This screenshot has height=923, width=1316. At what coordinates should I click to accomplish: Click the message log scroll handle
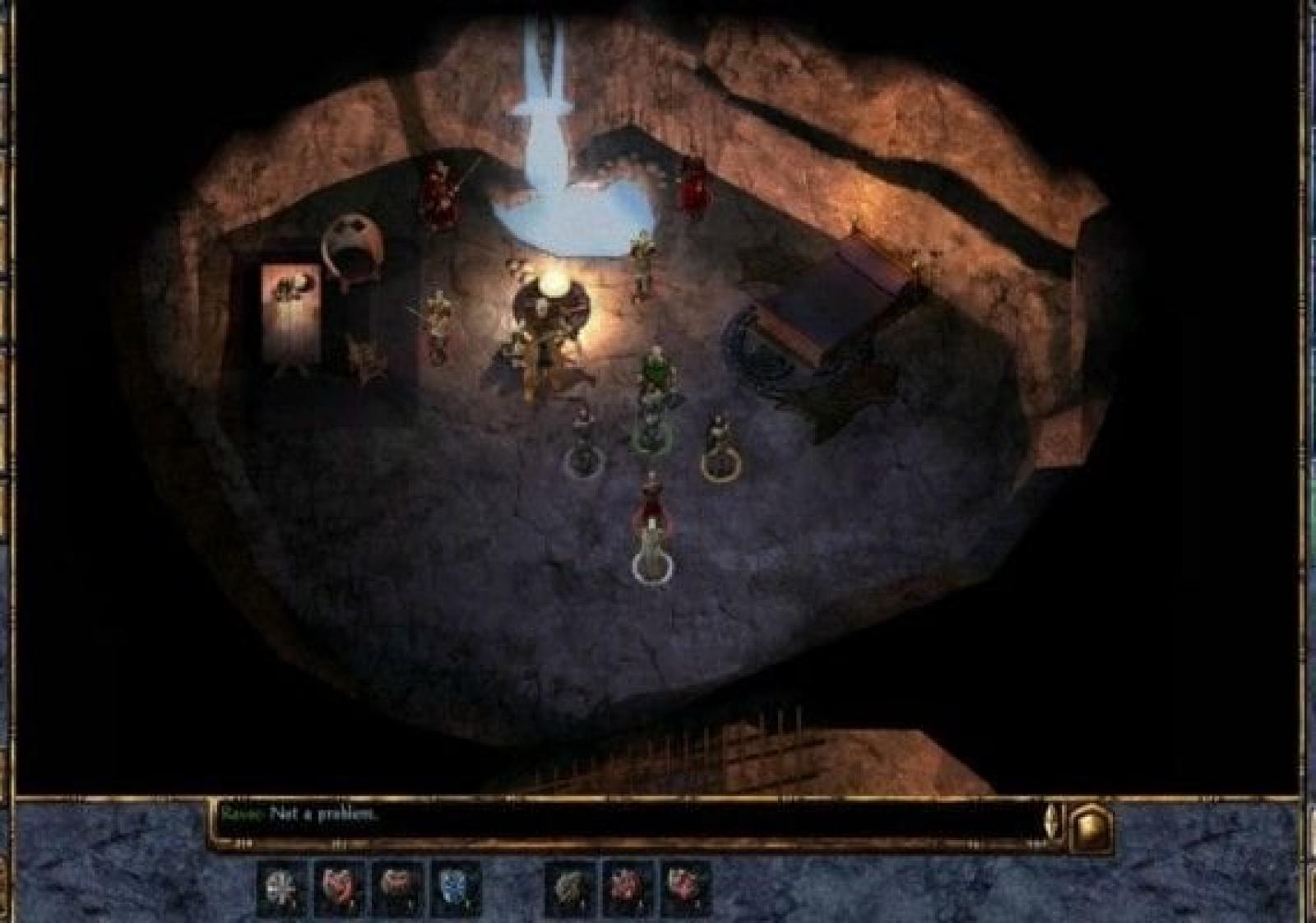point(1052,820)
